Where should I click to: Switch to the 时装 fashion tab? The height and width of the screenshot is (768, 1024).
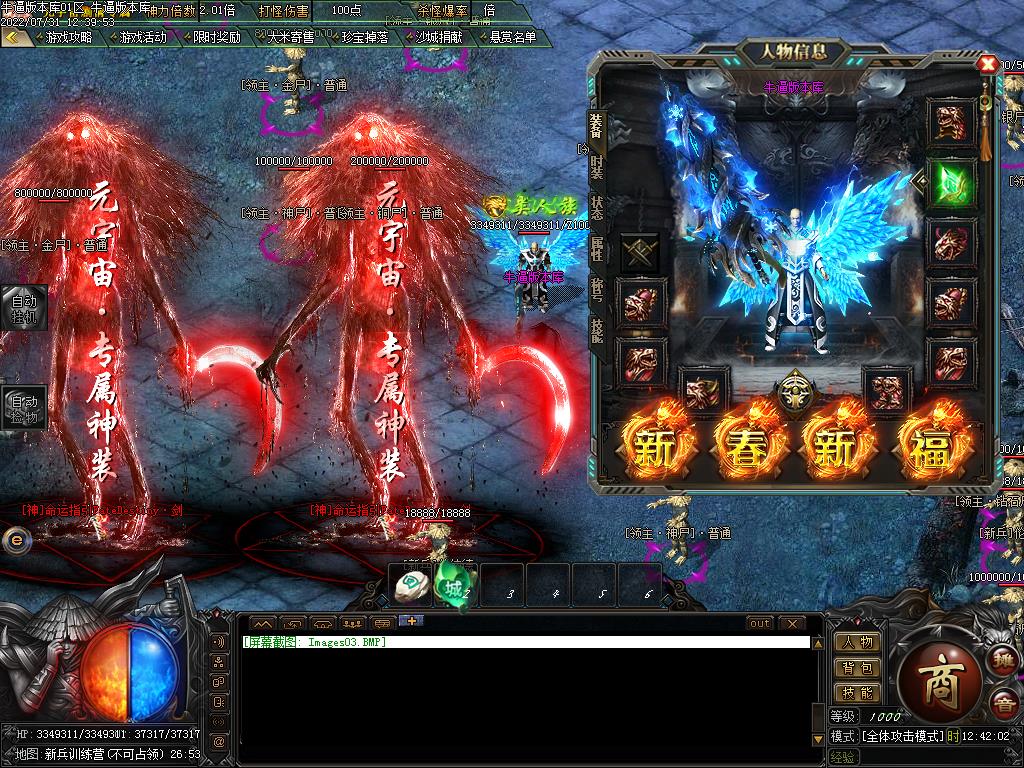(597, 166)
